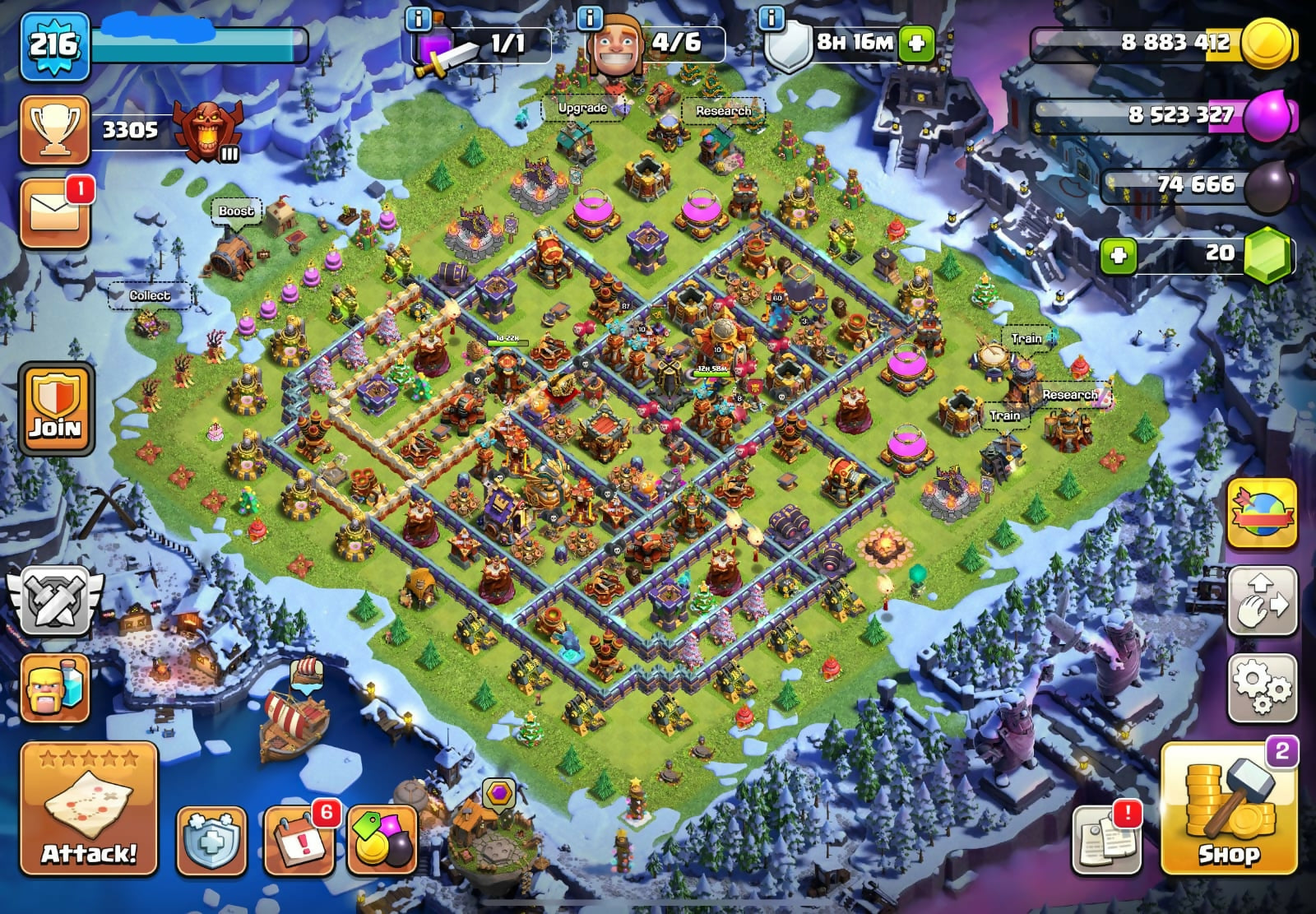1316x914 pixels.
Task: Show the builder count info button
Action: [x=590, y=17]
